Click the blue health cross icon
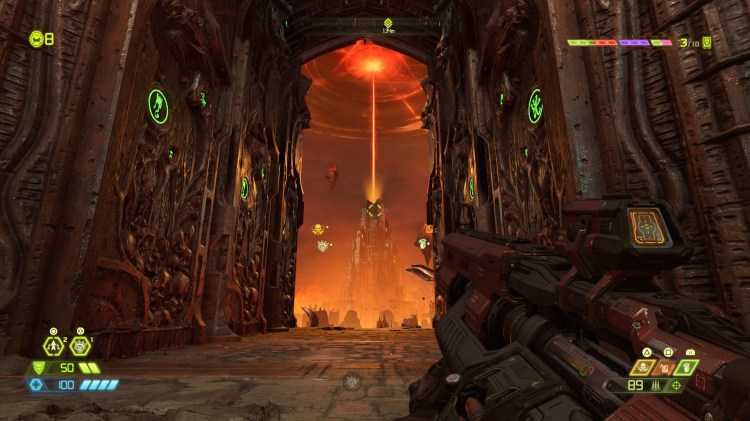The width and height of the screenshot is (750, 421). click(x=37, y=384)
